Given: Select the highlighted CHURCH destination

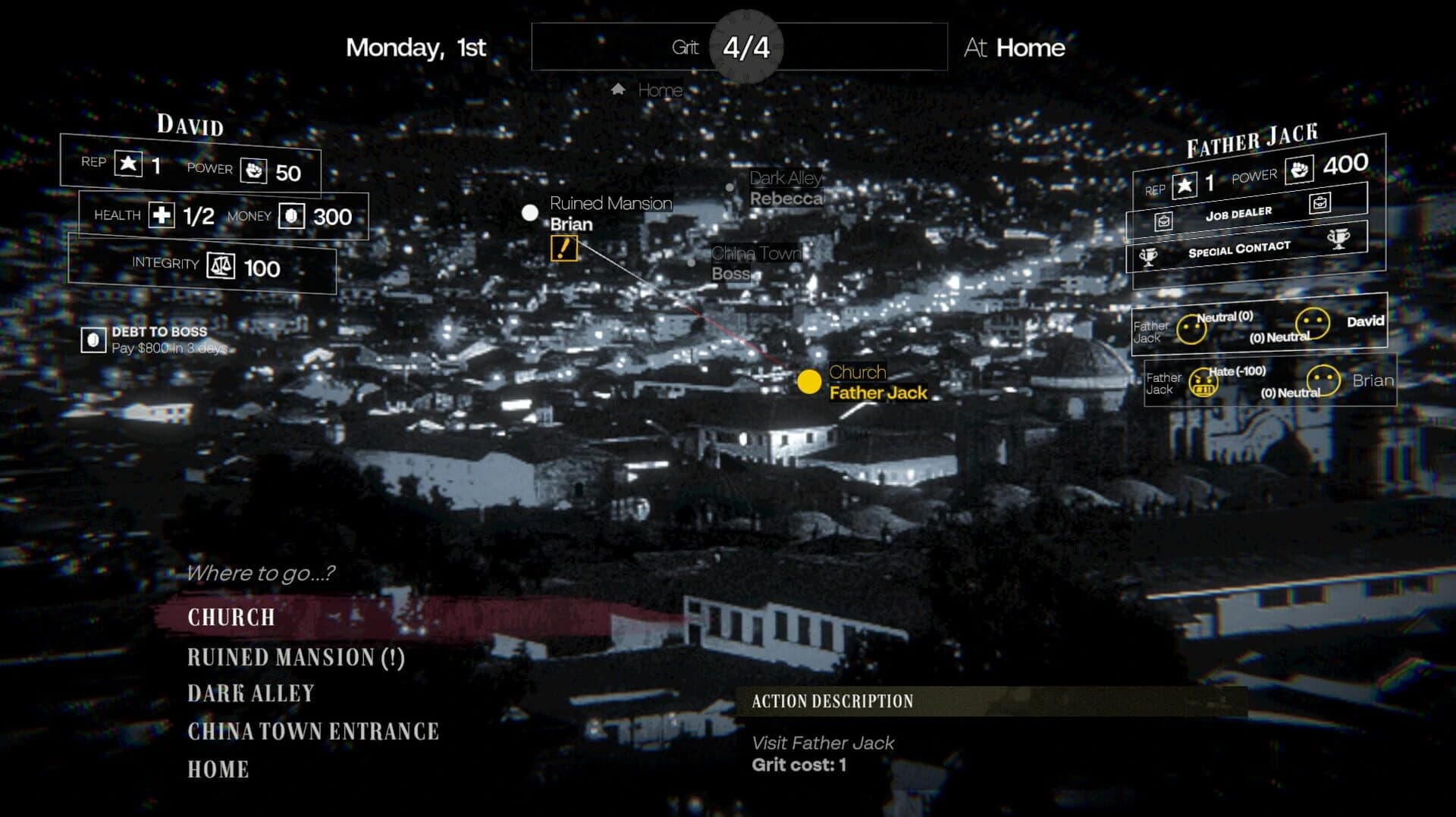Looking at the screenshot, I should [230, 618].
